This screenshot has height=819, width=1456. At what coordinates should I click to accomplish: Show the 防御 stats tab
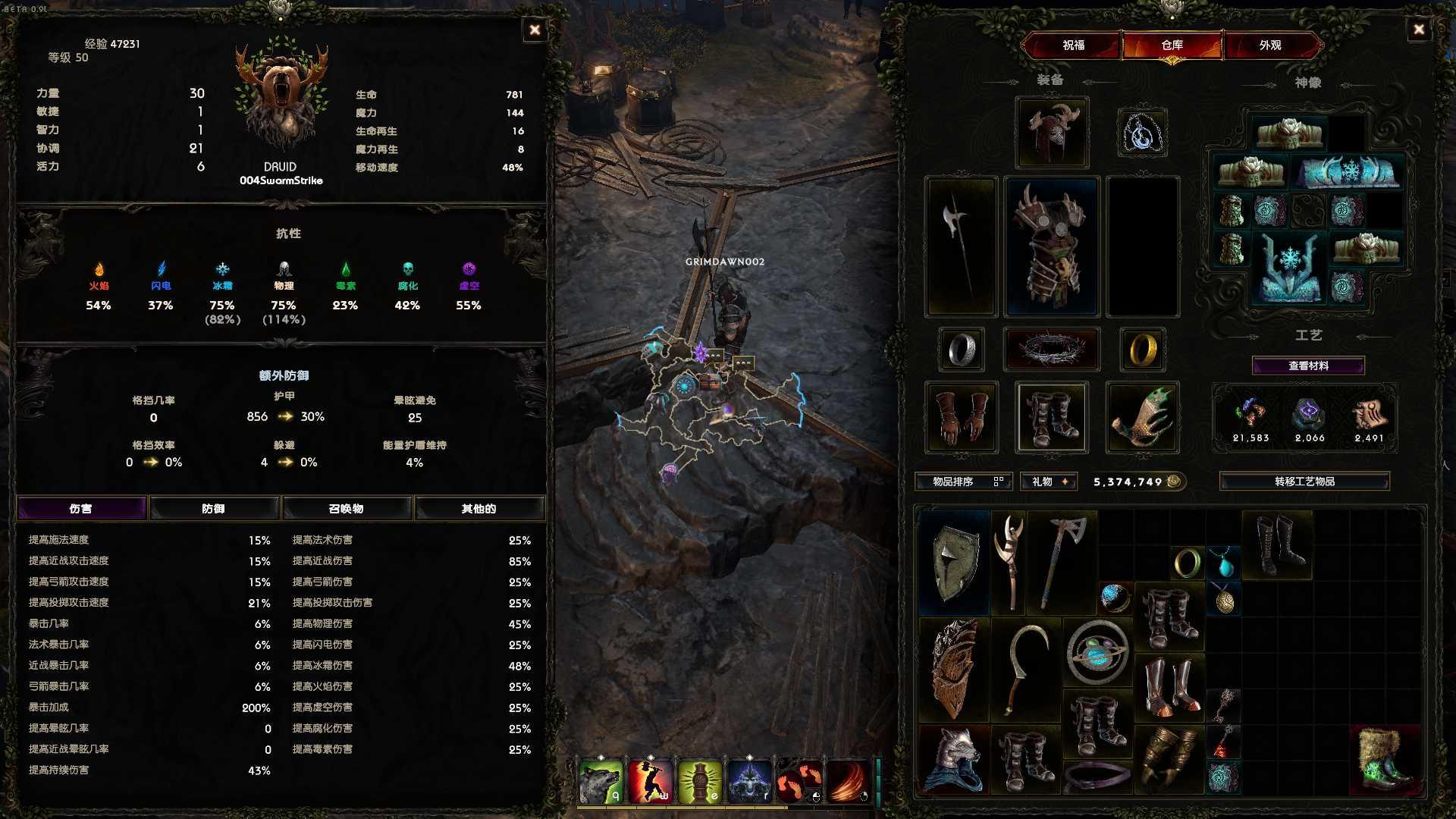click(214, 509)
